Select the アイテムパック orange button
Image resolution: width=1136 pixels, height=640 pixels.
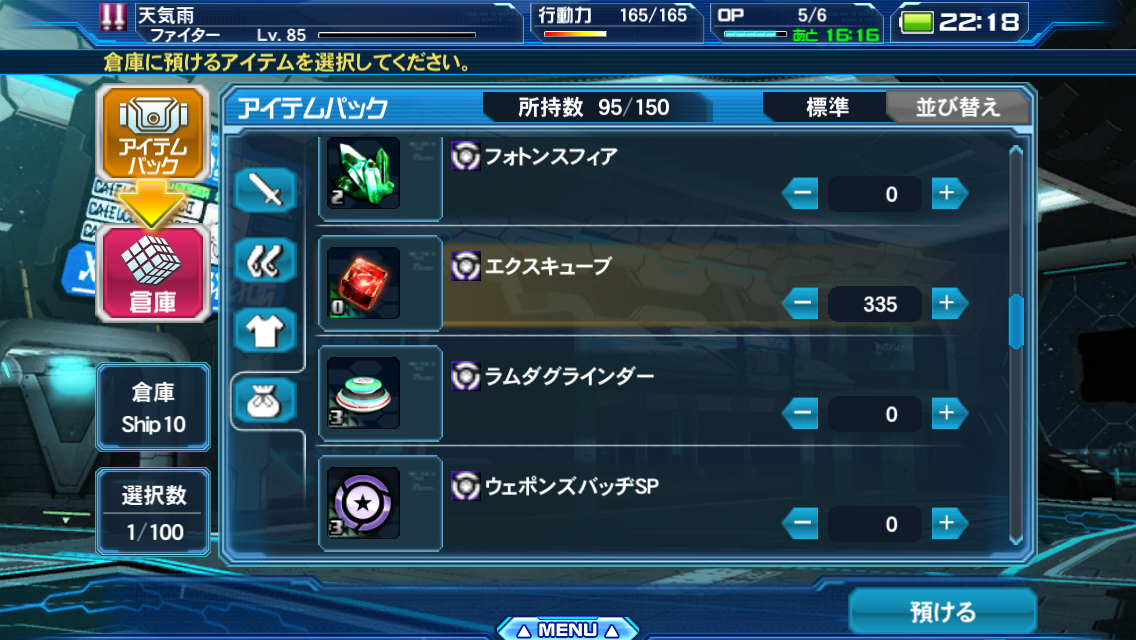[x=152, y=137]
